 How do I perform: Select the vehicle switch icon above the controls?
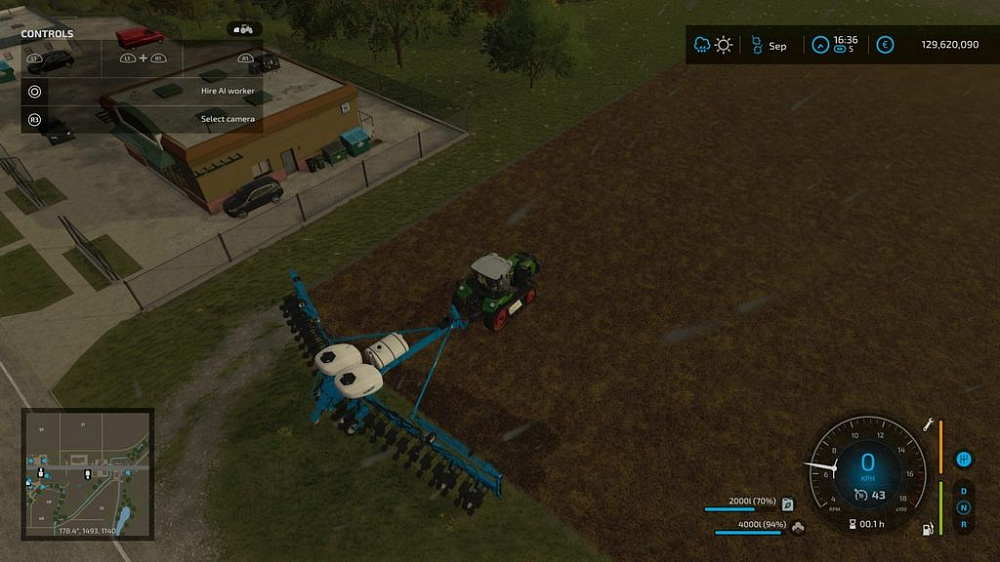pyautogui.click(x=243, y=29)
